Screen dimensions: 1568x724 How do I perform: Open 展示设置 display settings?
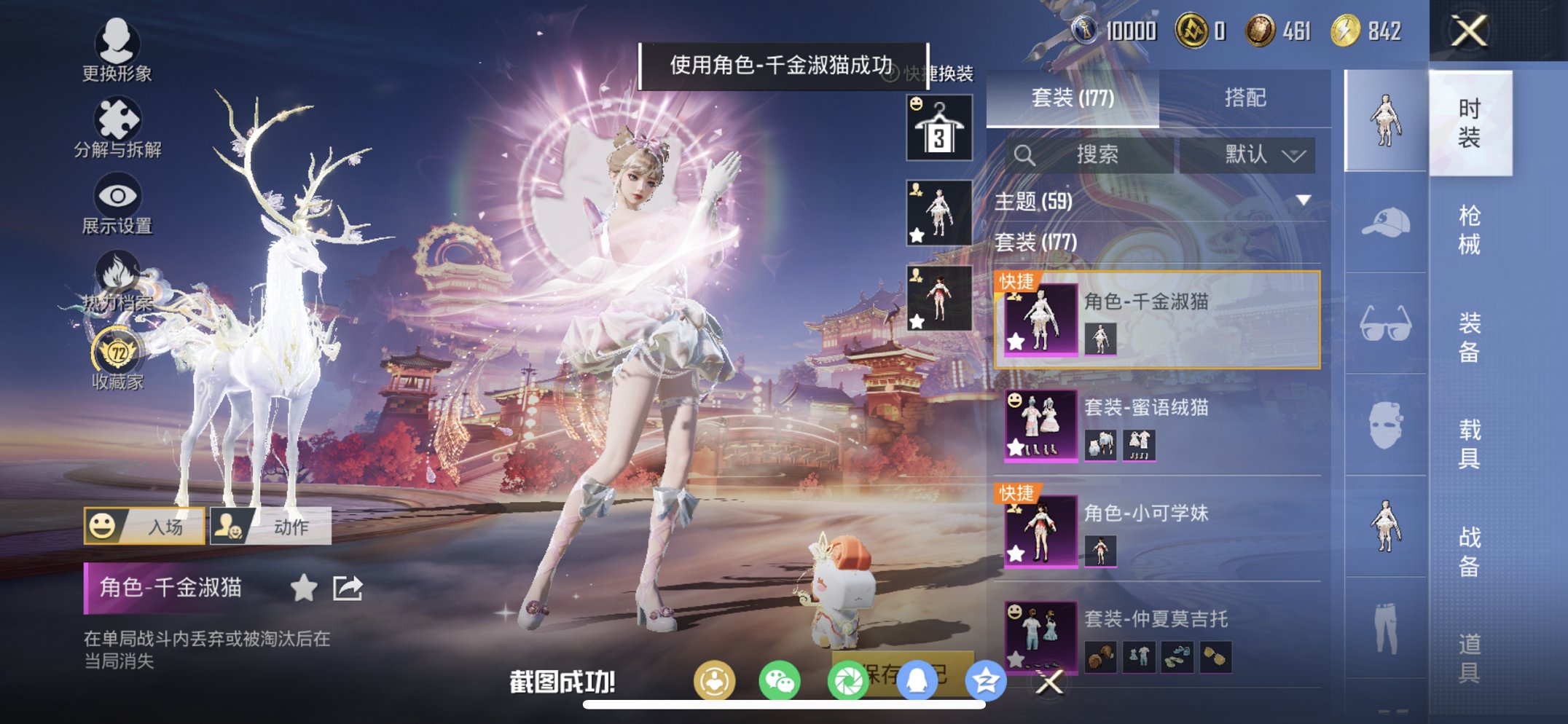tap(119, 194)
